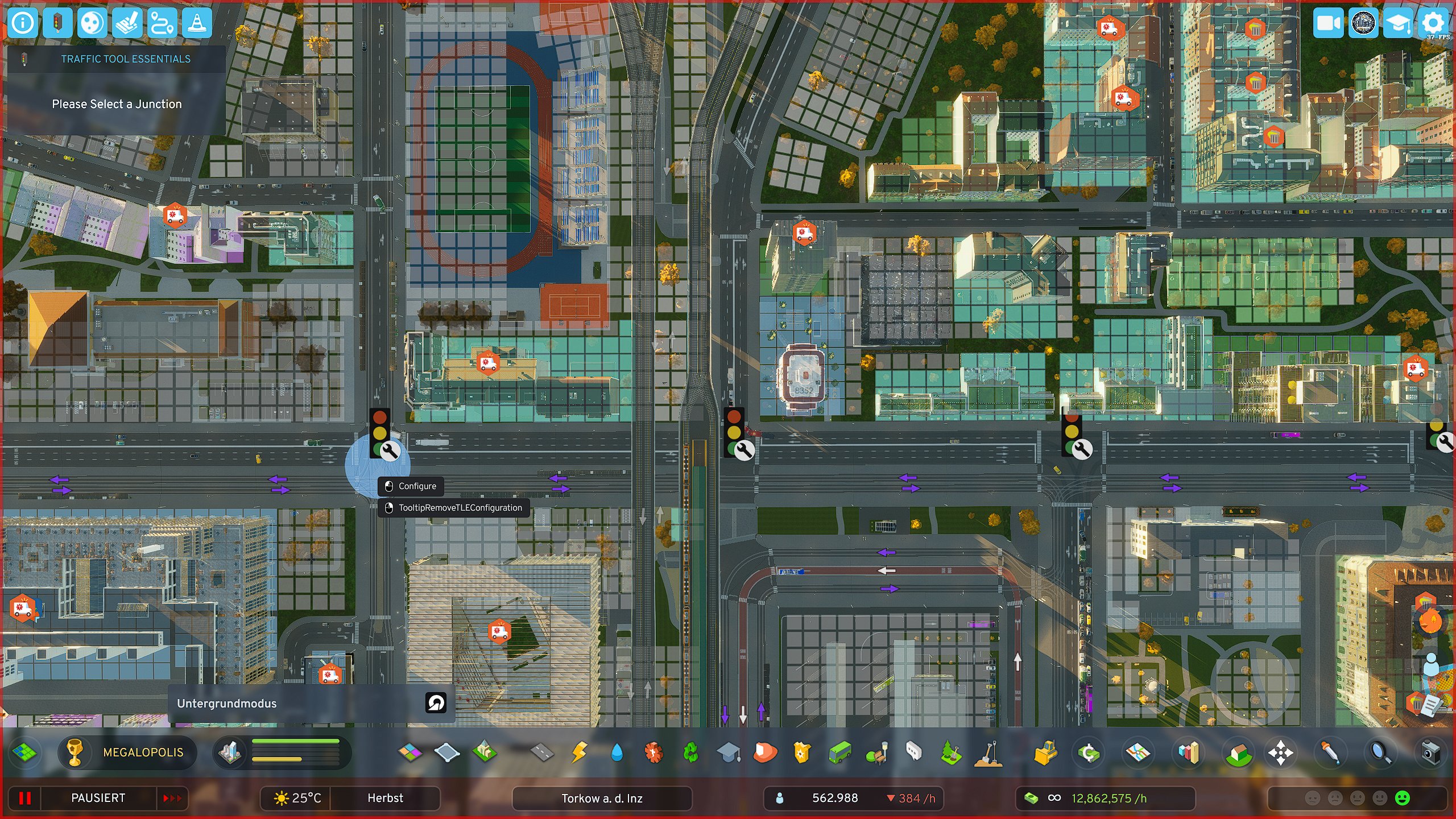Image resolution: width=1456 pixels, height=819 pixels.
Task: Change speed with the triple-arrow button
Action: (172, 798)
